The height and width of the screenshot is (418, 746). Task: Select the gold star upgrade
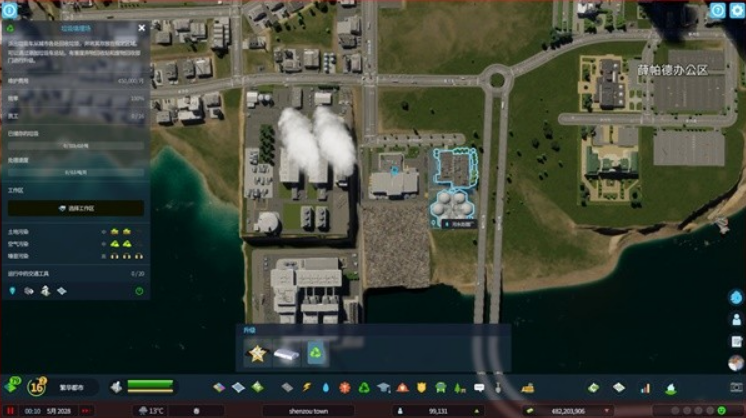coord(257,353)
